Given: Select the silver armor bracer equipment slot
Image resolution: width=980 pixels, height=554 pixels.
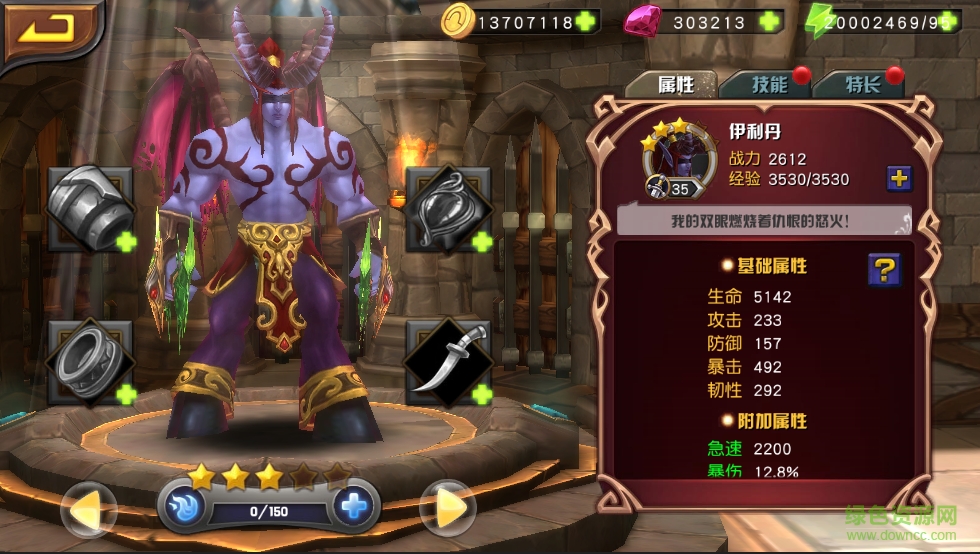Looking at the screenshot, I should [x=90, y=206].
